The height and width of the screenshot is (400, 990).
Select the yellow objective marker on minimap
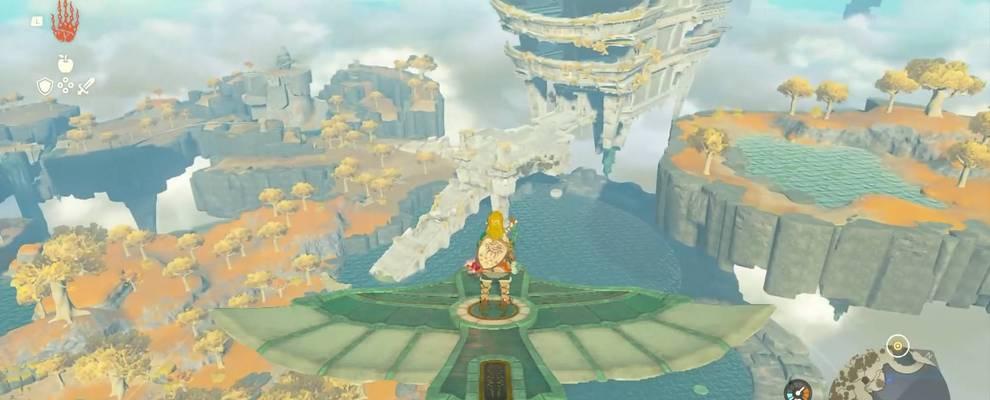[898, 347]
